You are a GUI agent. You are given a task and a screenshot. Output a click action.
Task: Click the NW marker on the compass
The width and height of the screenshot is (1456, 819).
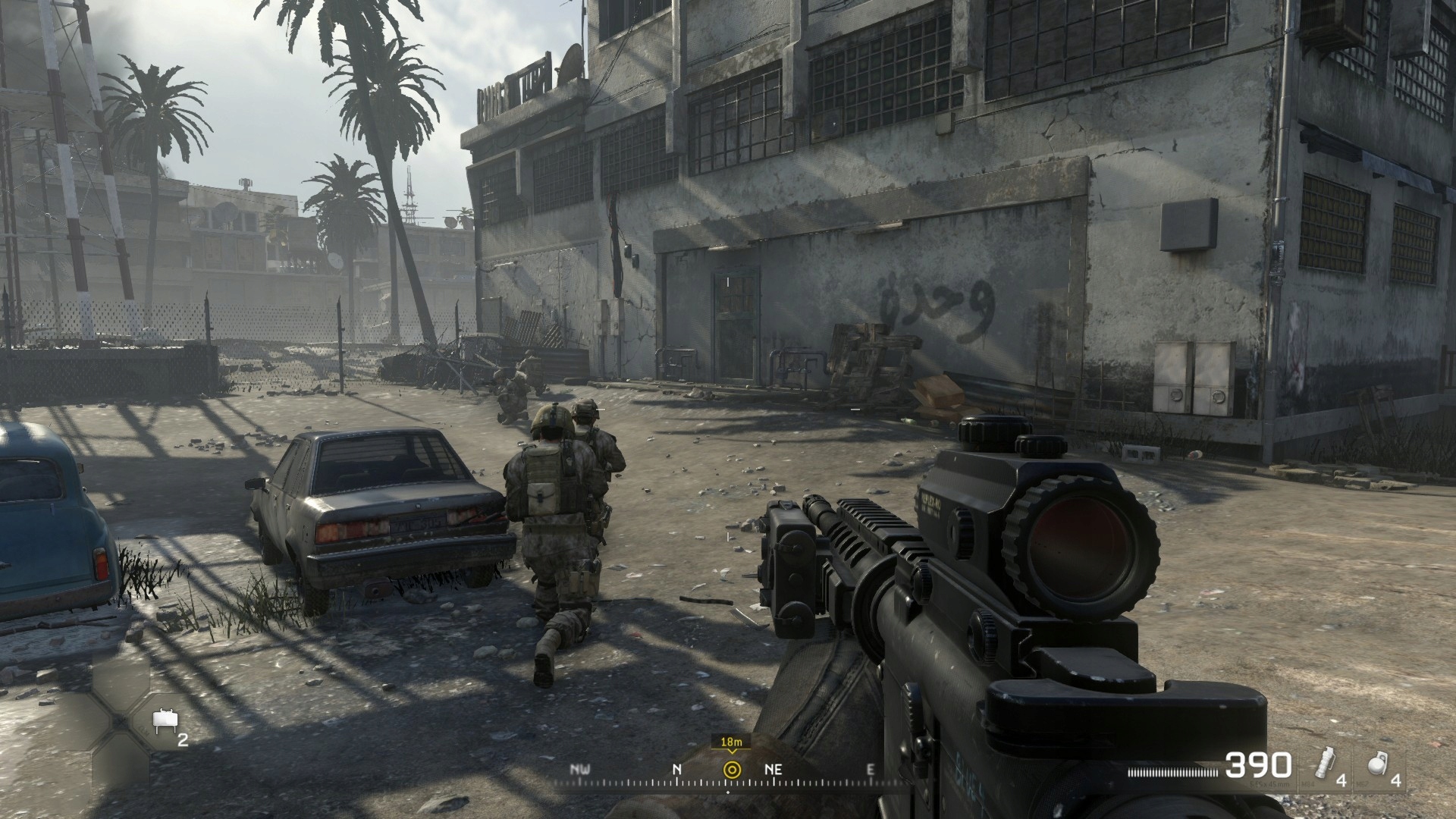[x=581, y=768]
